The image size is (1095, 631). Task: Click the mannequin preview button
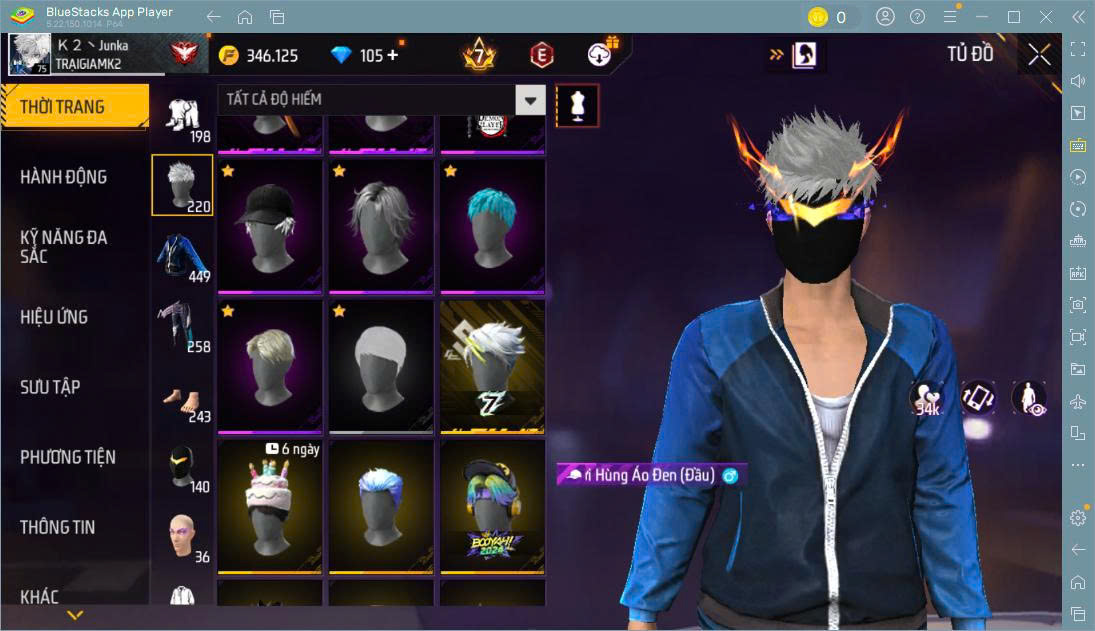pyautogui.click(x=577, y=104)
